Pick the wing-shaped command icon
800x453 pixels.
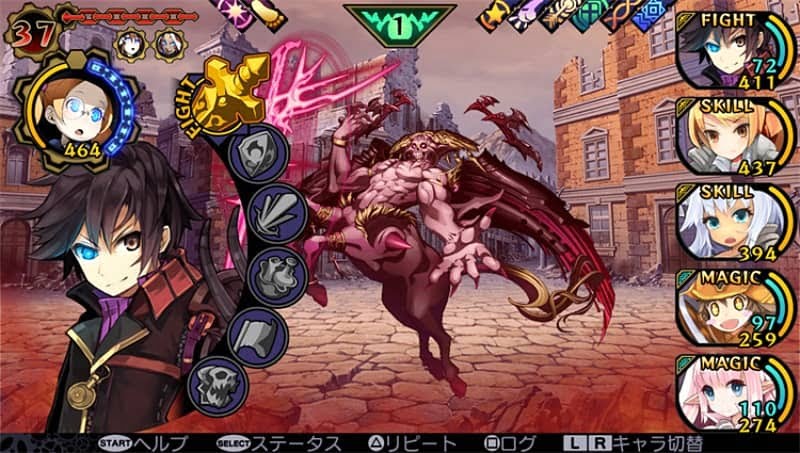[x=264, y=211]
